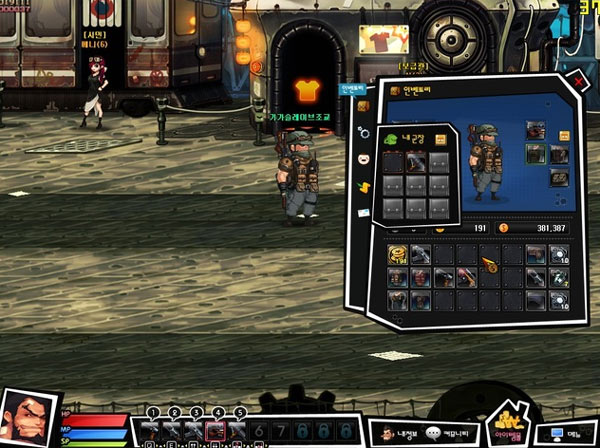Open the item shop gold-coins house button

(x=507, y=427)
